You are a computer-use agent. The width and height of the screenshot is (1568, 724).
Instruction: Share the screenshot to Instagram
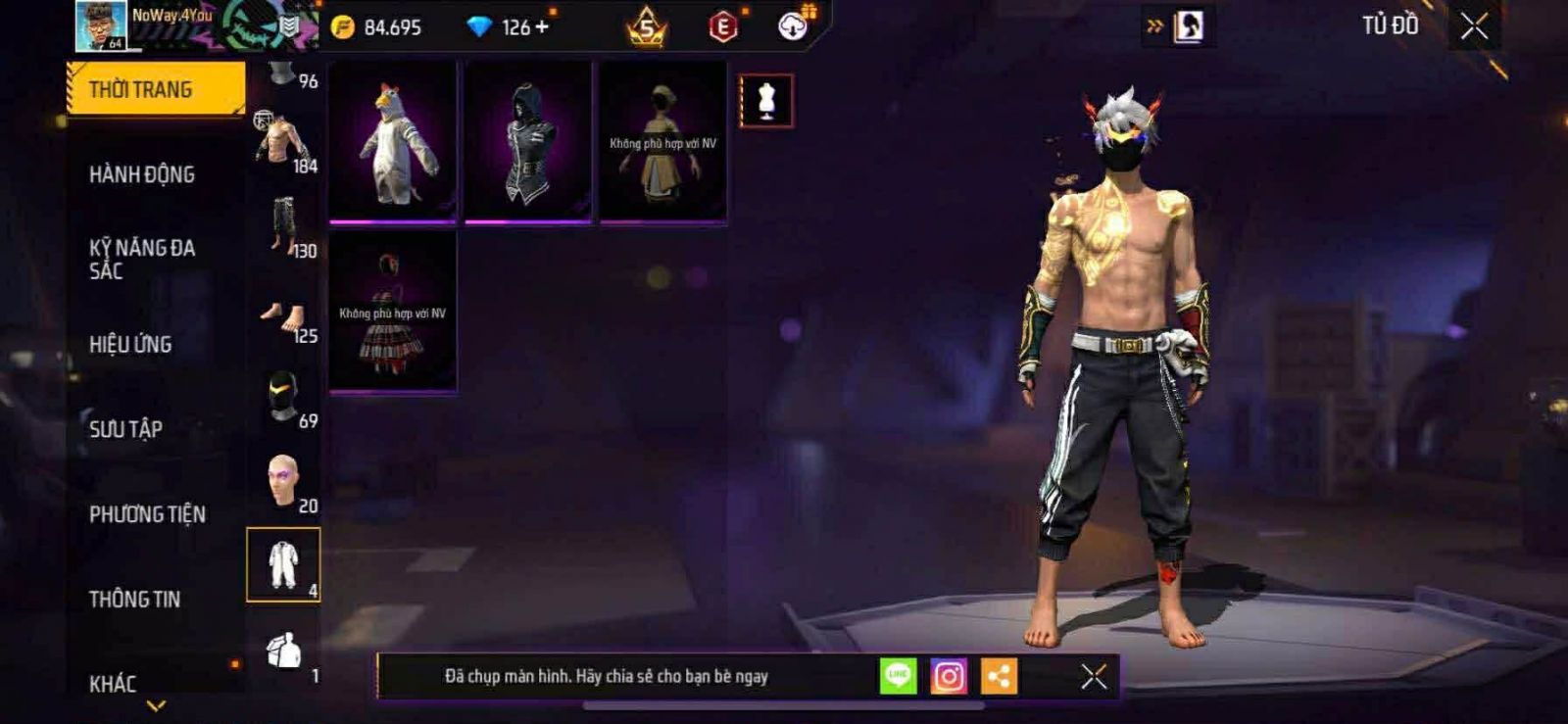click(x=948, y=676)
